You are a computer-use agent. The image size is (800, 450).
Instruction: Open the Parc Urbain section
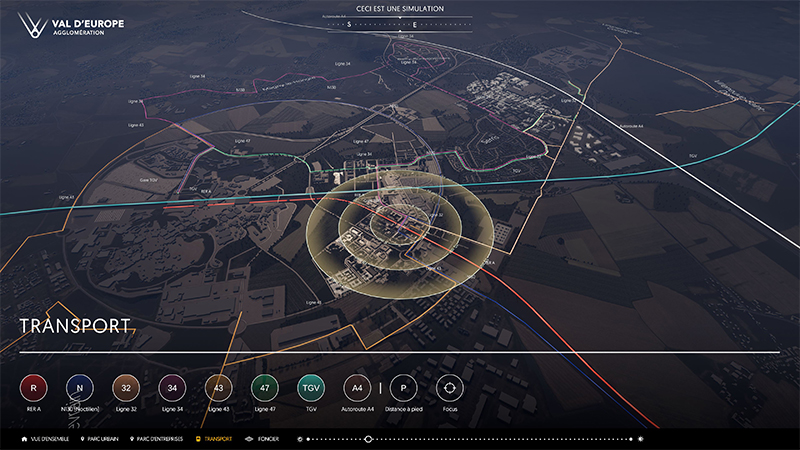click(103, 439)
